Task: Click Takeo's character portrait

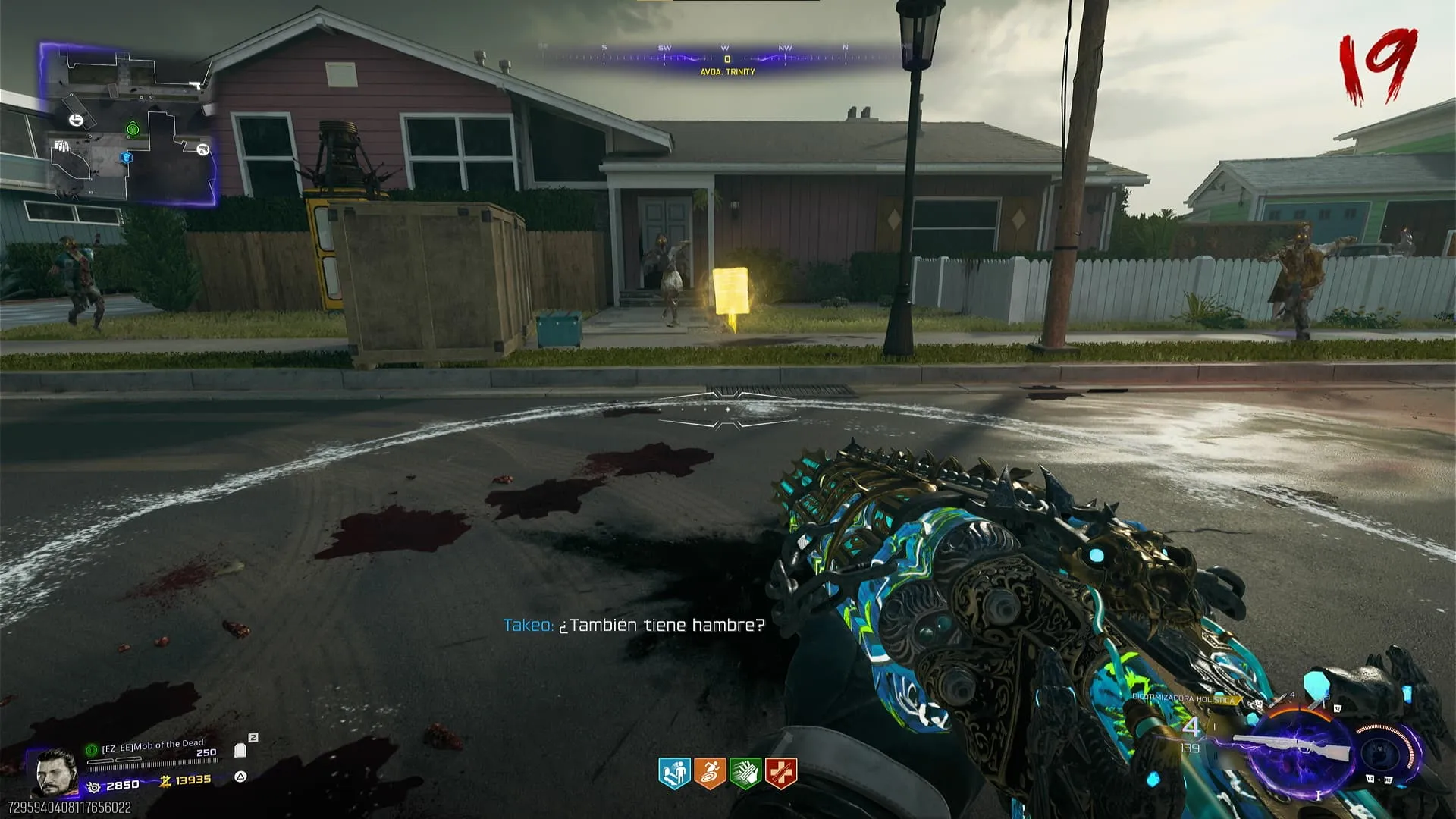Action: click(55, 772)
